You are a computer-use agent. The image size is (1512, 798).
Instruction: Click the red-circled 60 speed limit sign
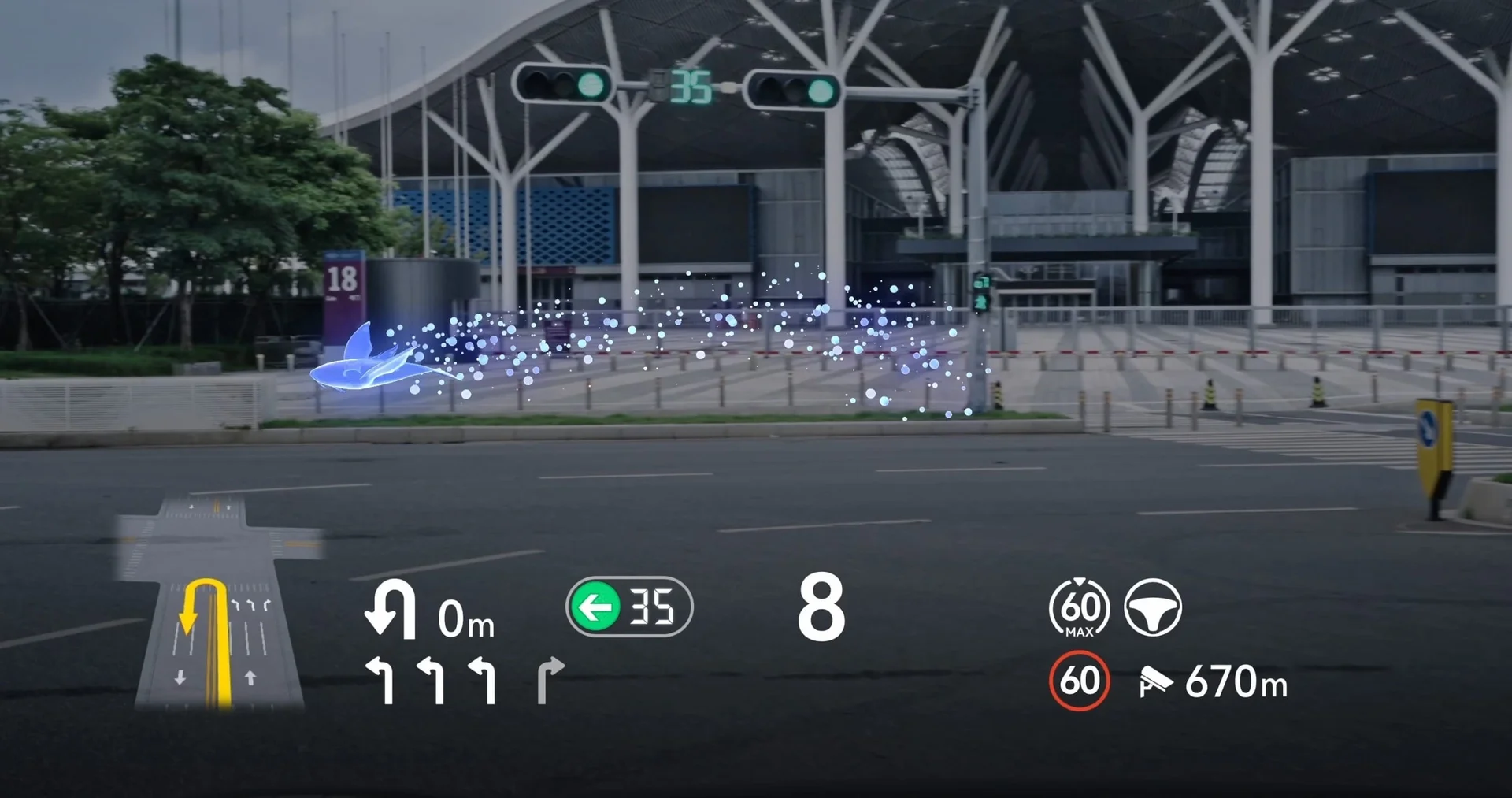1079,681
